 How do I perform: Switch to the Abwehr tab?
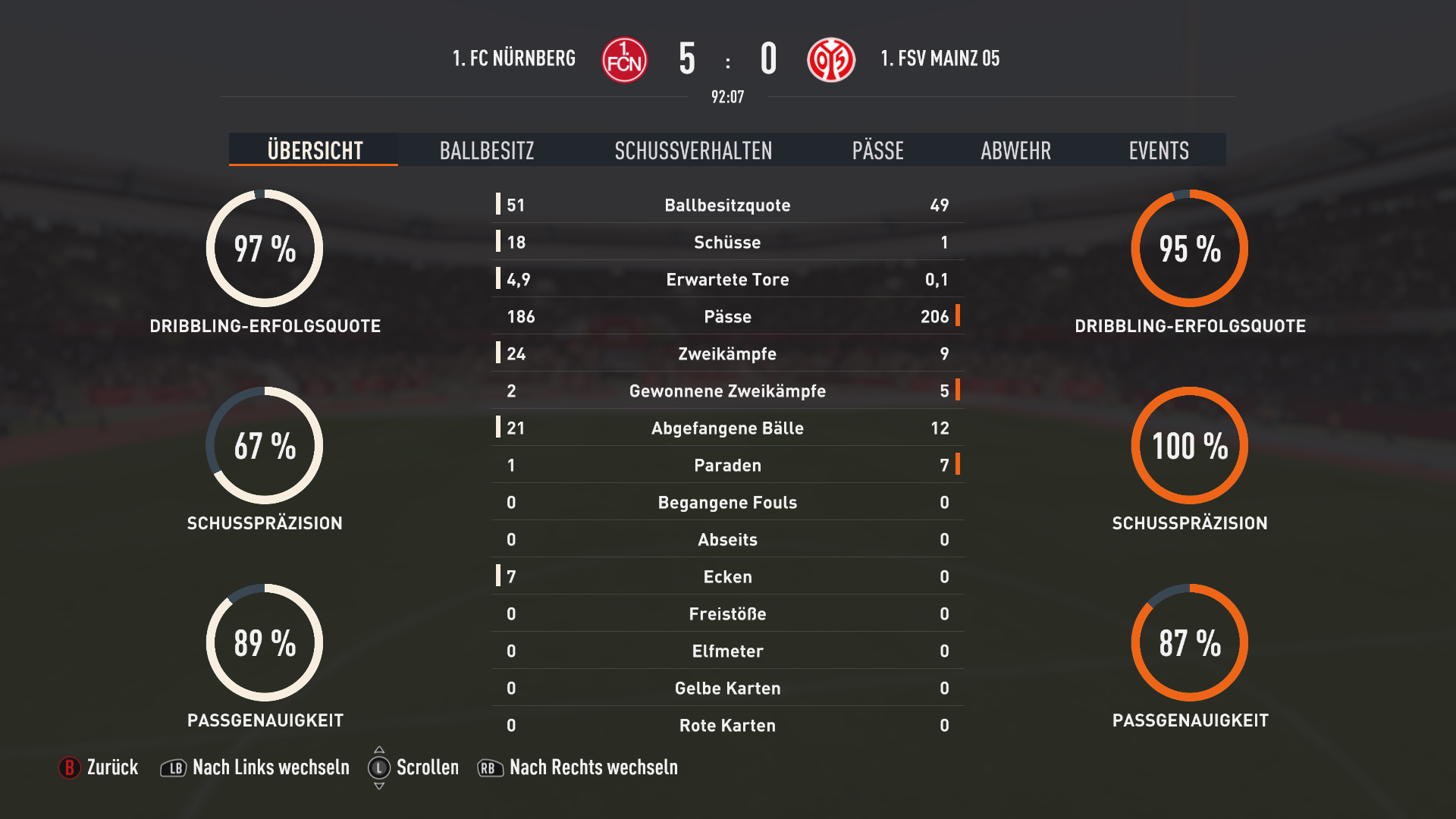1015,150
